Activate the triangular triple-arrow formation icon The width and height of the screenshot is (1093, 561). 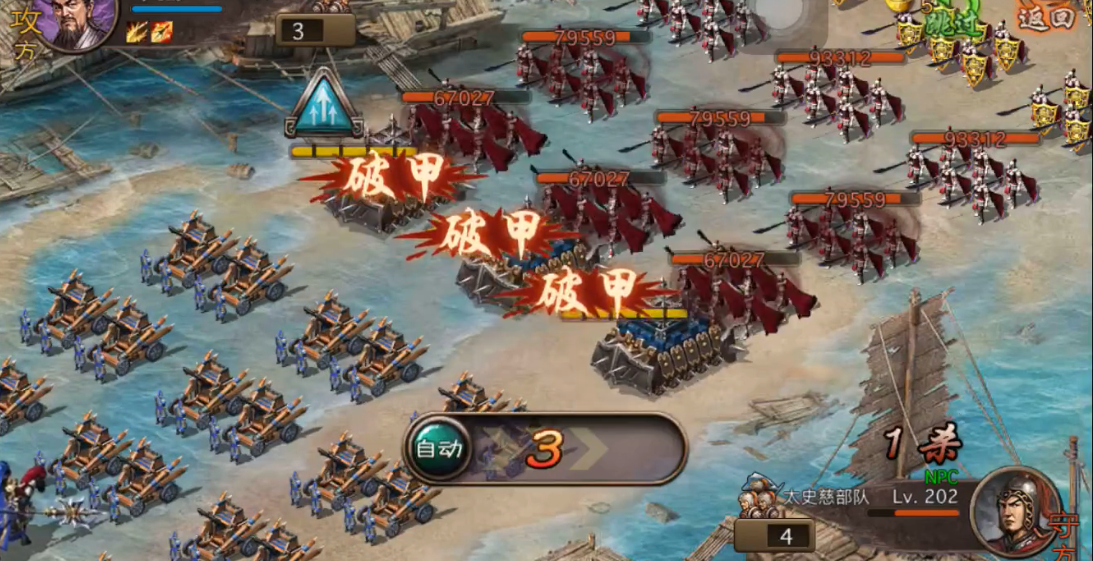[323, 105]
